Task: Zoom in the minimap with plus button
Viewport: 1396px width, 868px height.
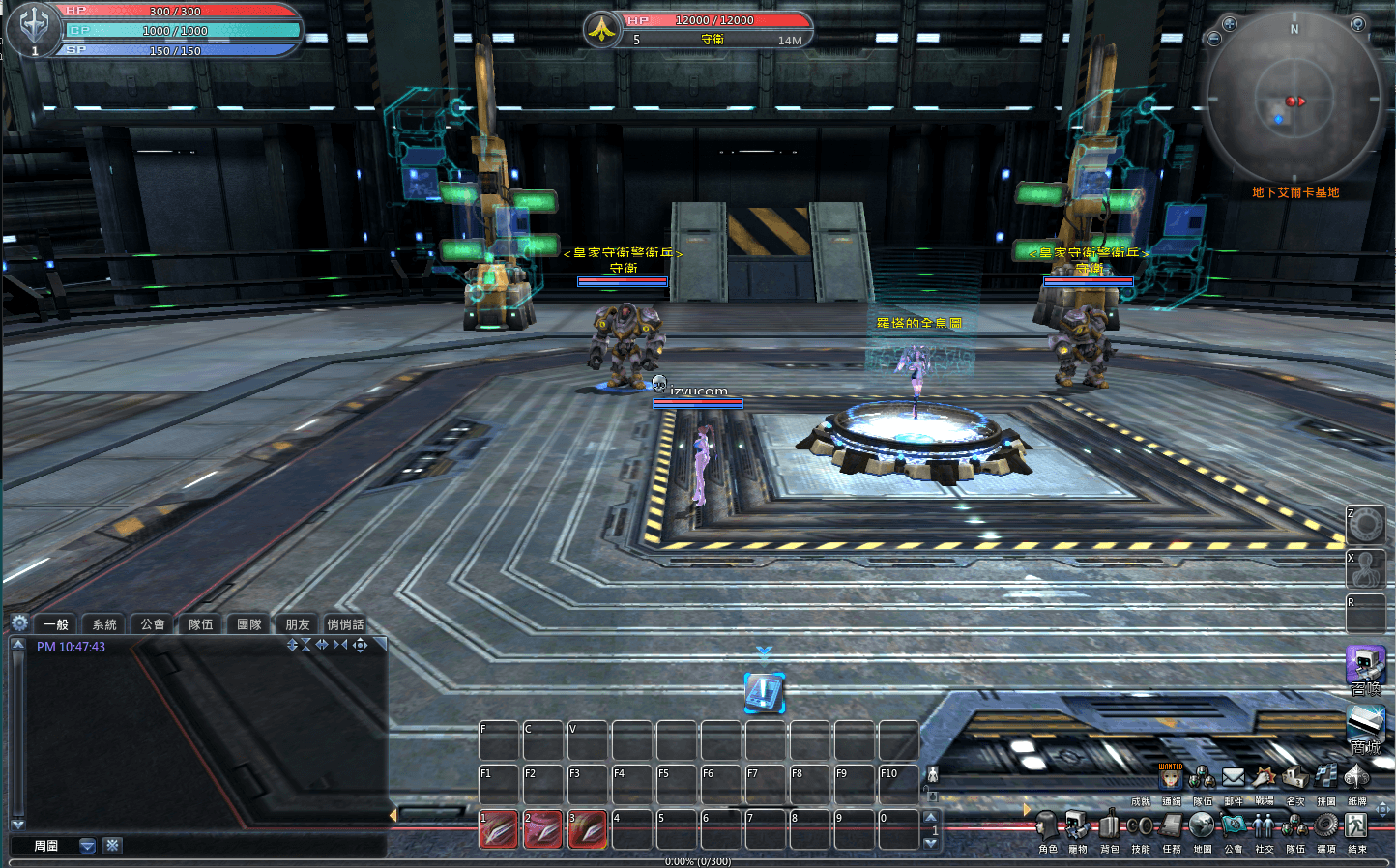Action: [x=1230, y=24]
